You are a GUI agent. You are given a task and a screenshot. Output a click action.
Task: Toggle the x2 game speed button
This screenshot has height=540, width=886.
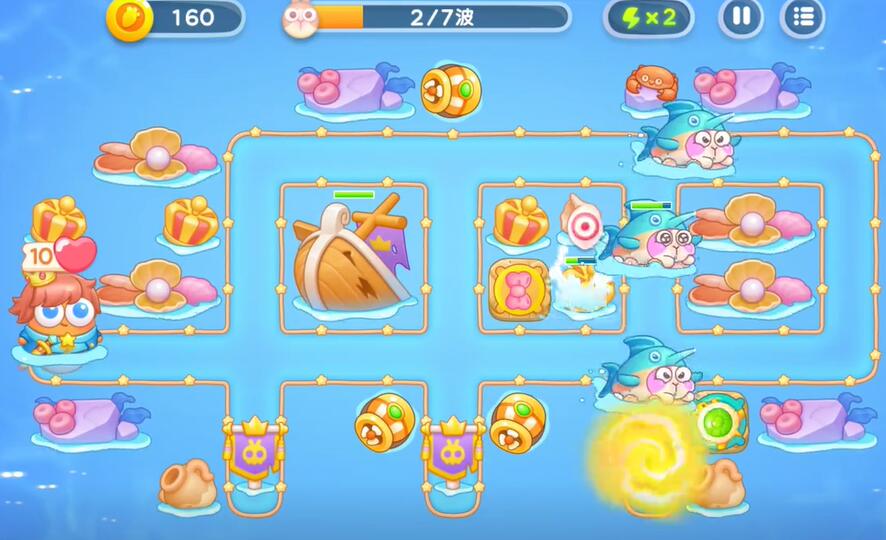(648, 17)
